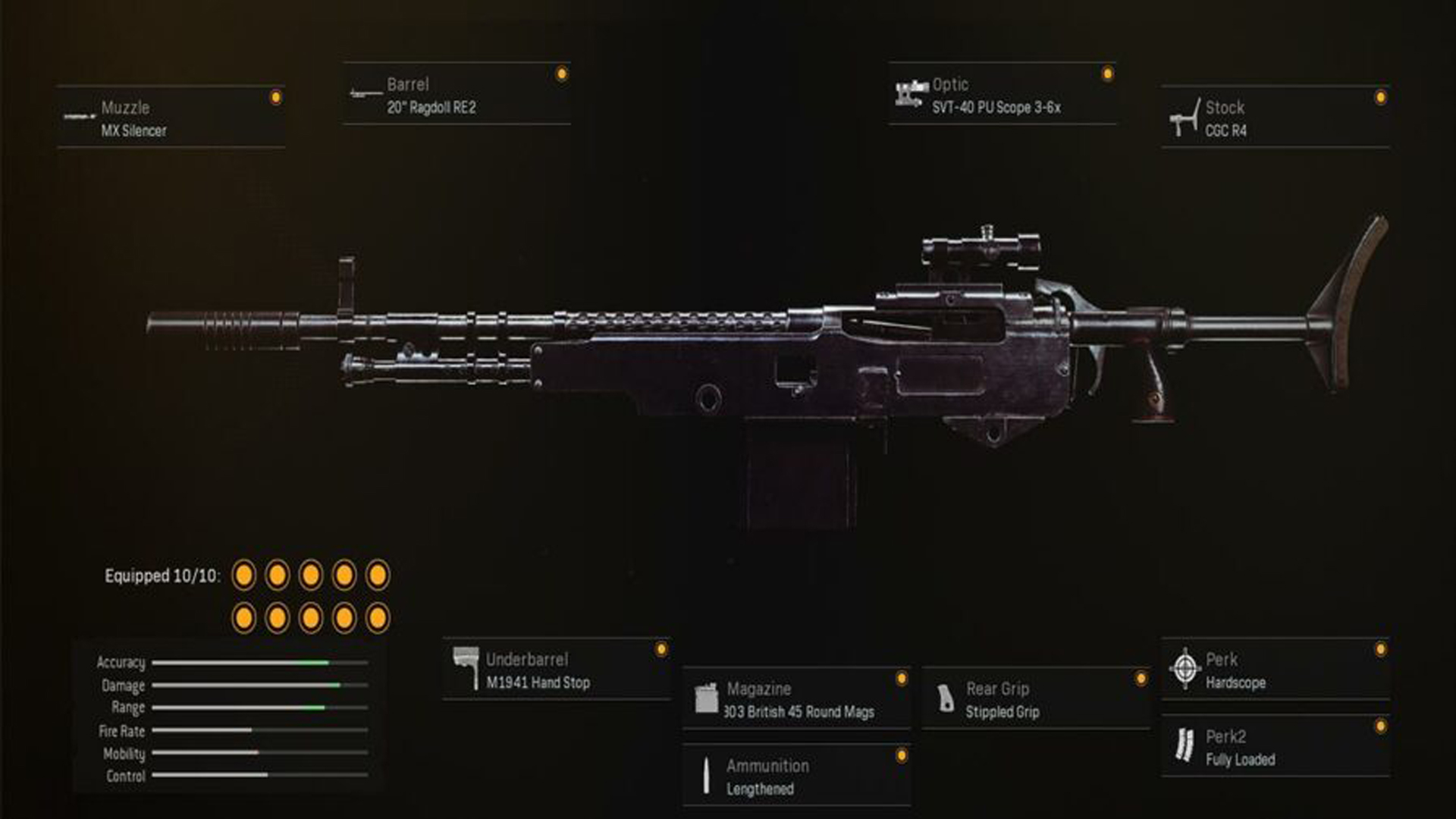
Task: Select the Muzzle attachment icon
Action: click(78, 114)
